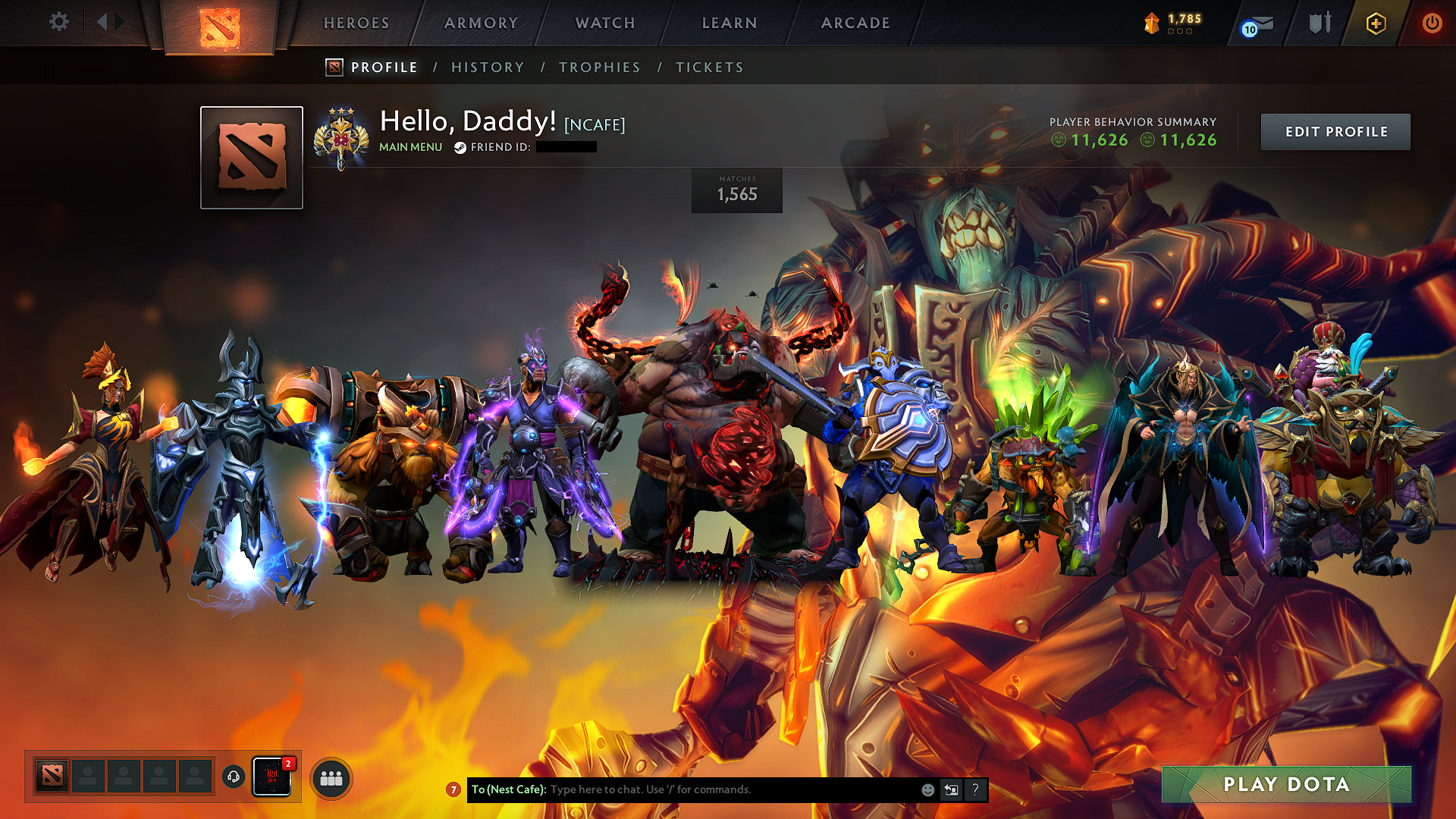The width and height of the screenshot is (1456, 819).
Task: Click the Nest Cafe guild thumbnail with notification
Action: 271,777
